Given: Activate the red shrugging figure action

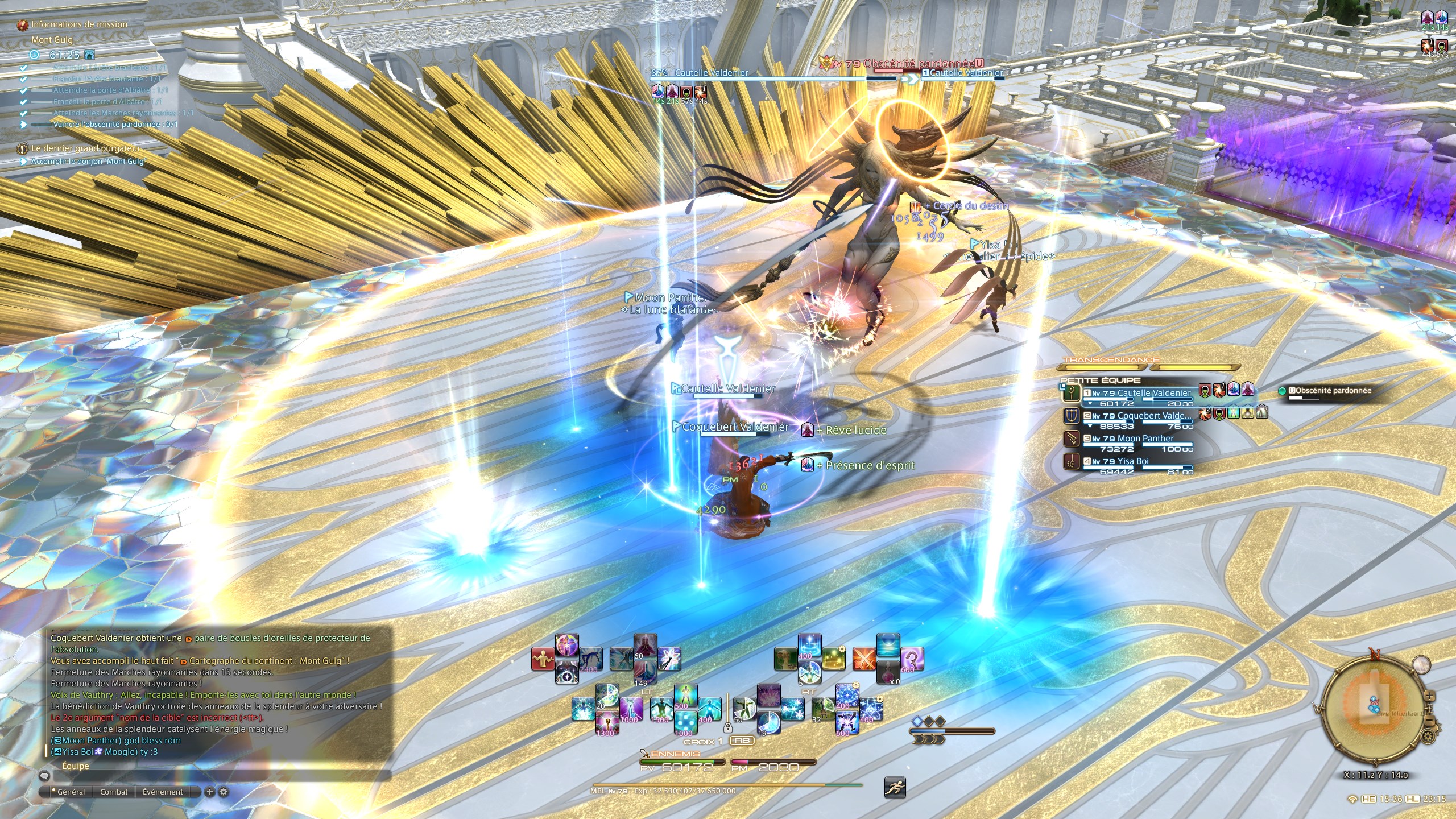Looking at the screenshot, I should coord(543,660).
